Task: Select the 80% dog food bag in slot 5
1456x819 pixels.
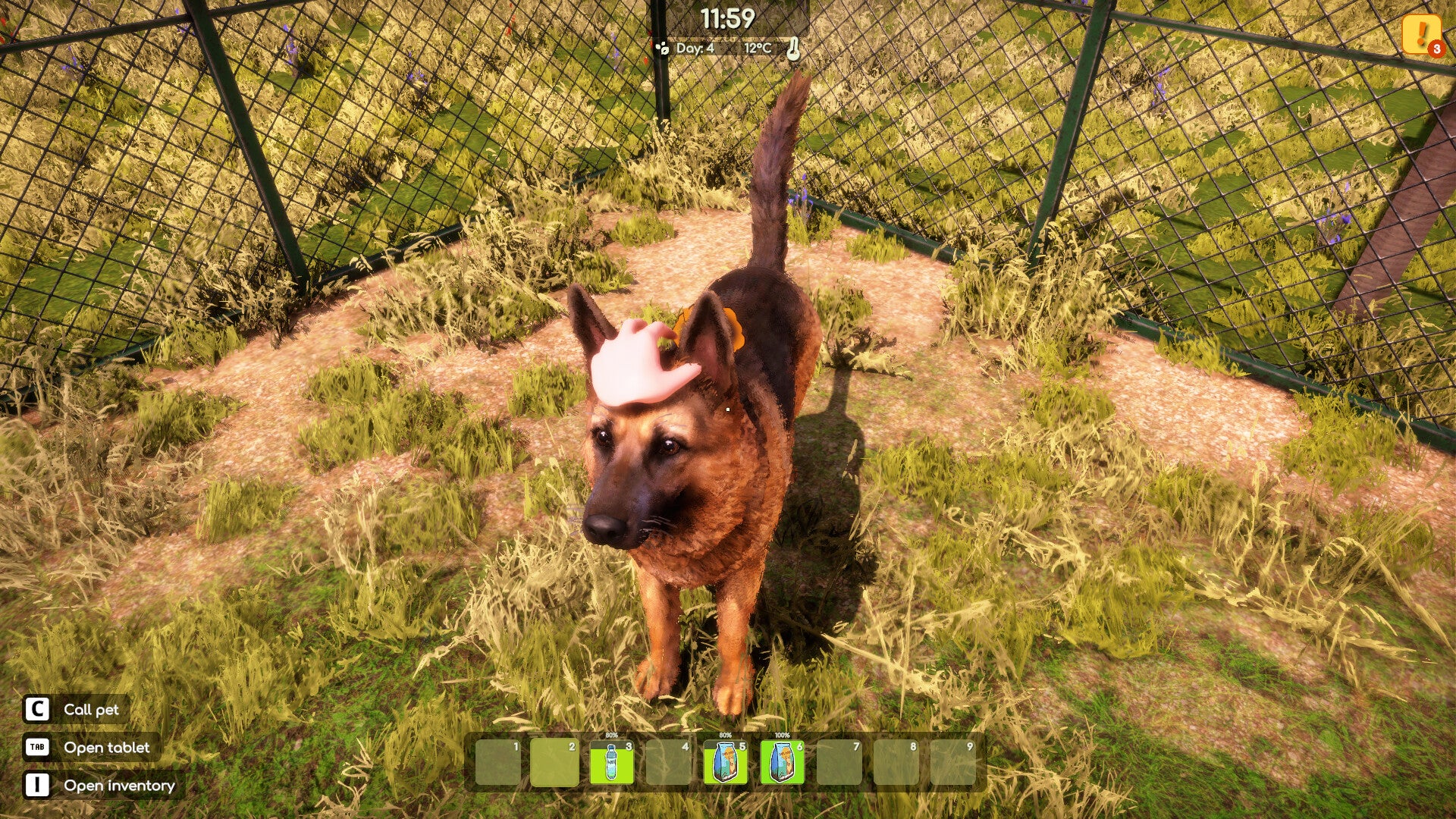Action: click(x=725, y=762)
